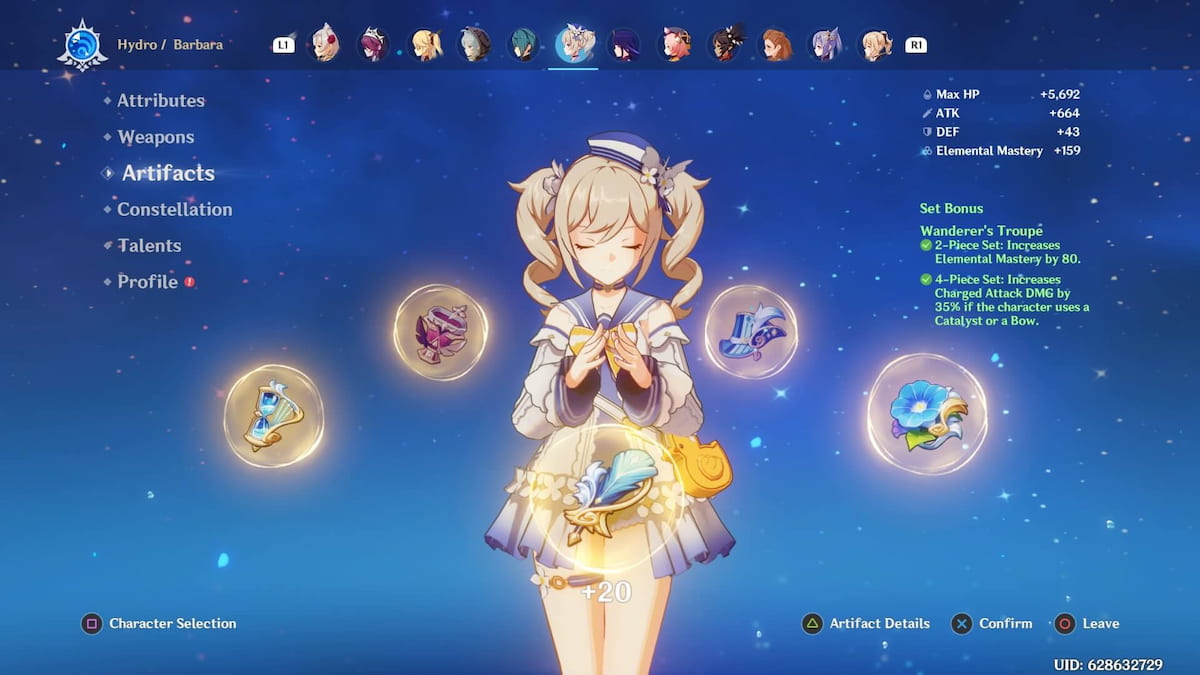Screen dimensions: 1200x675
Task: Select the Artifacts menu entry
Action: coord(167,173)
